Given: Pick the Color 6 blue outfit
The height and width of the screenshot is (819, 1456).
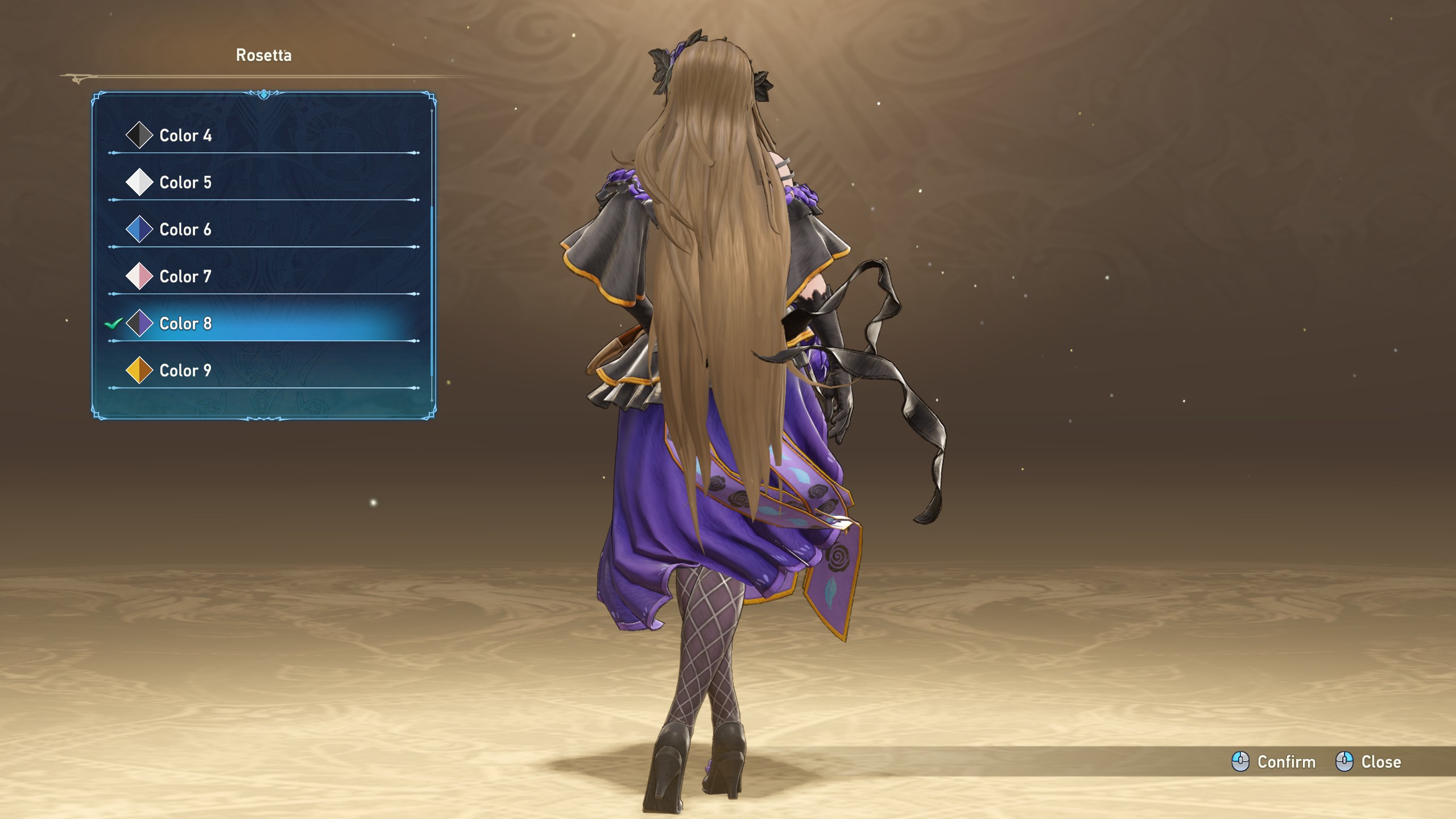Looking at the screenshot, I should [x=185, y=230].
